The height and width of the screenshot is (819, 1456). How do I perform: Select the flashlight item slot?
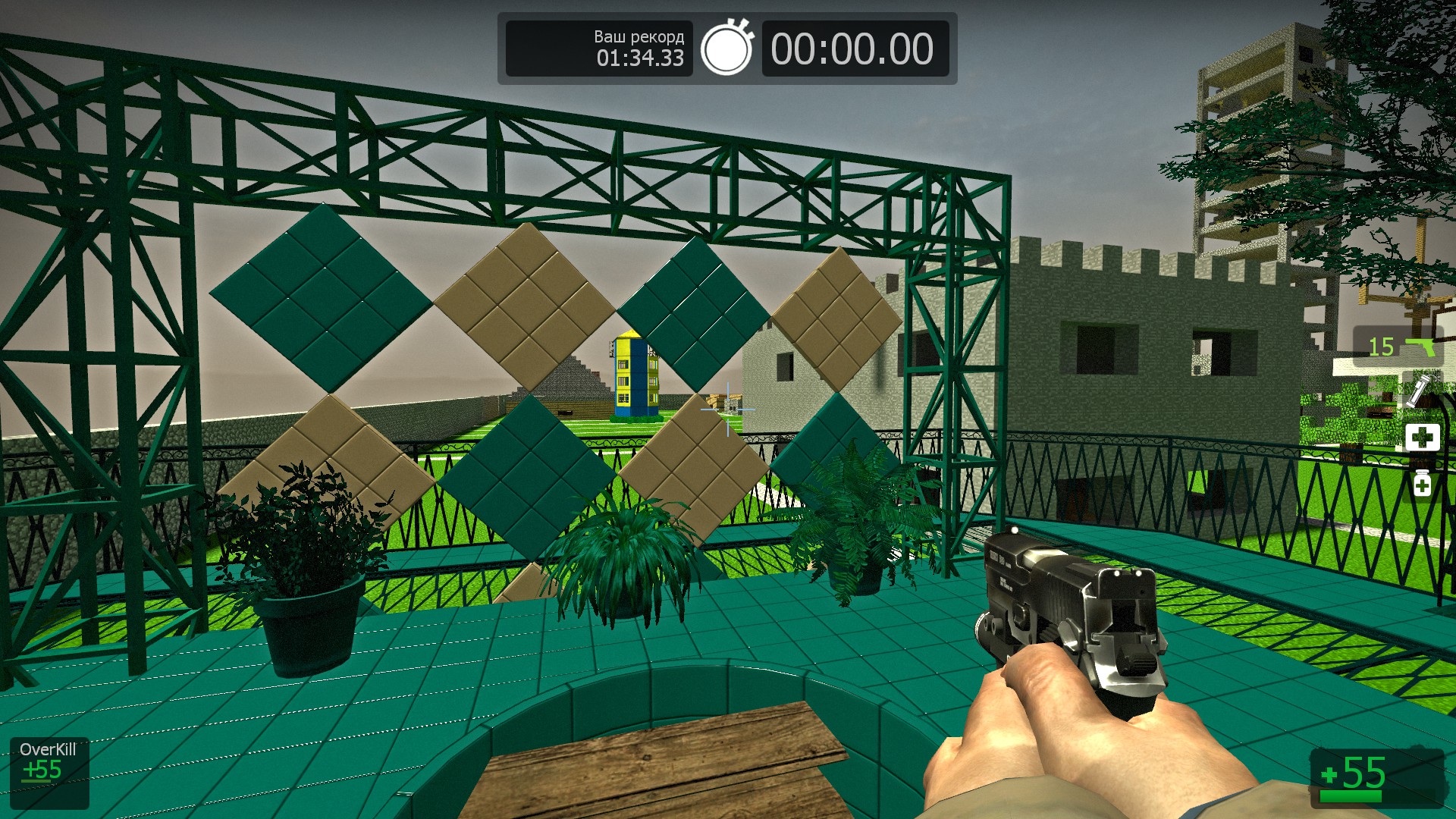[1417, 391]
